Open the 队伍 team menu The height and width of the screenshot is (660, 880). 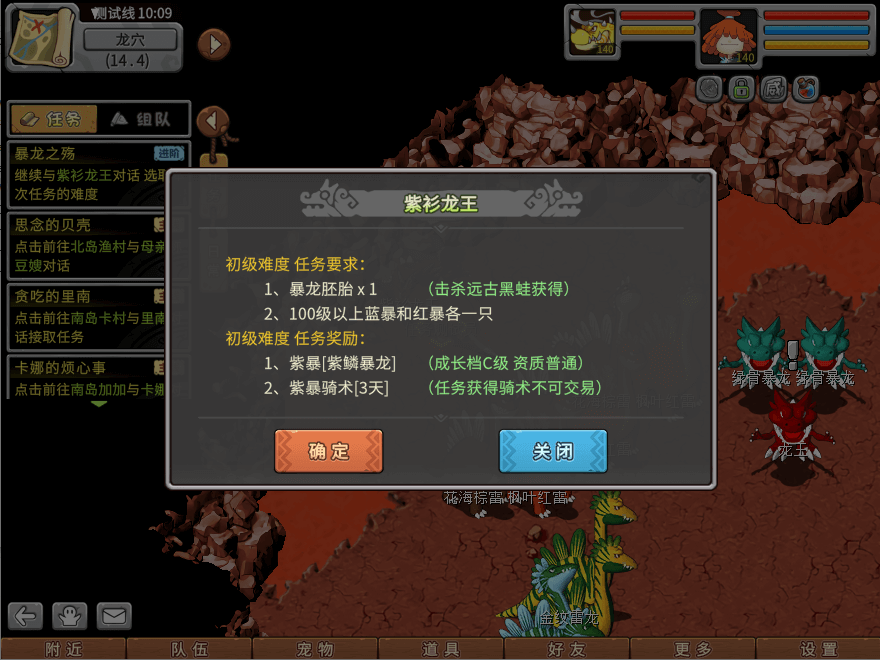click(189, 649)
